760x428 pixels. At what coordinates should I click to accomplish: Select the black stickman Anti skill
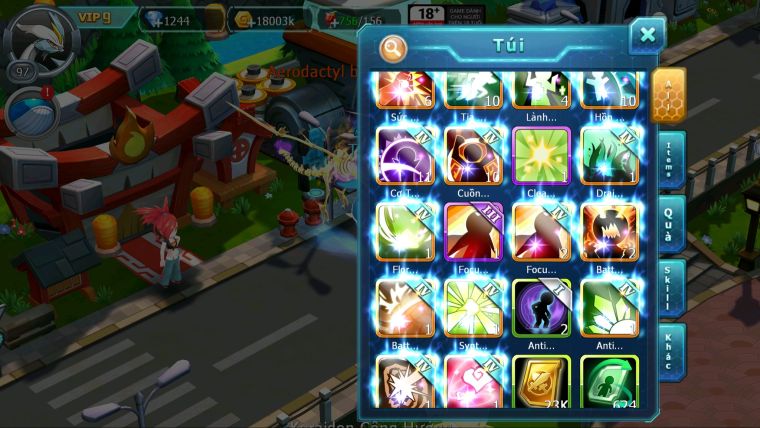[541, 307]
